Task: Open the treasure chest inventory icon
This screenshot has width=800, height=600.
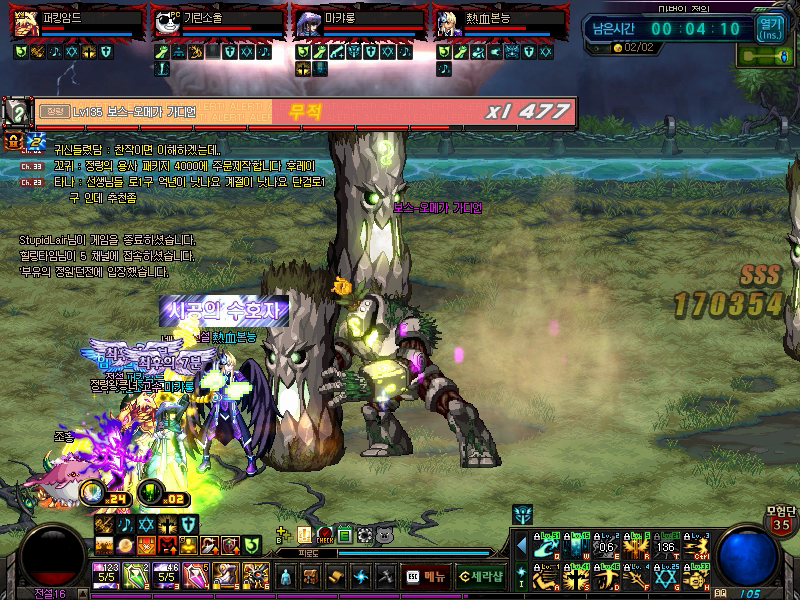Action: [x=311, y=576]
